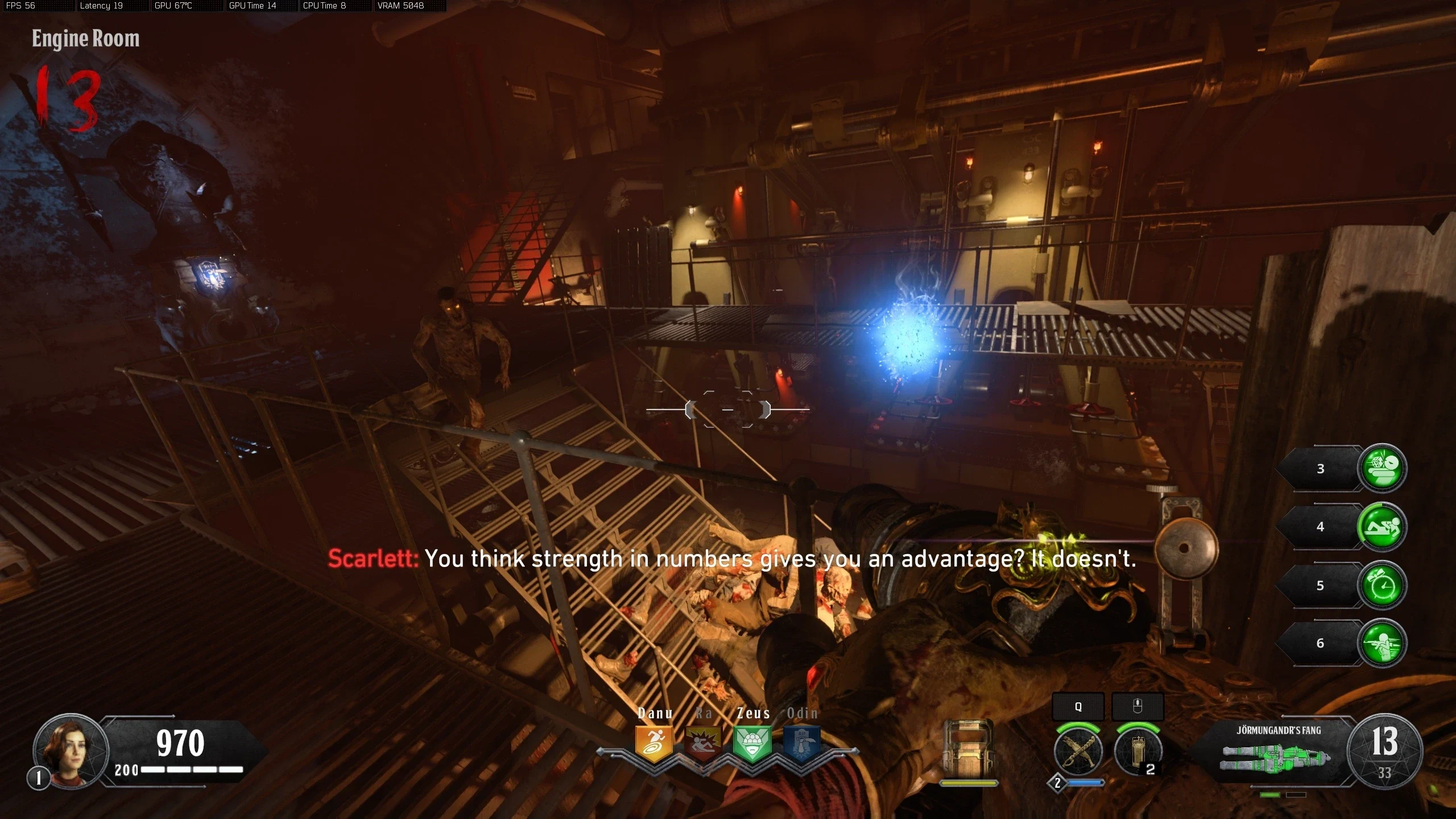The width and height of the screenshot is (1456, 819).
Task: Activate the alarm clock elixir
Action: coord(1382,585)
